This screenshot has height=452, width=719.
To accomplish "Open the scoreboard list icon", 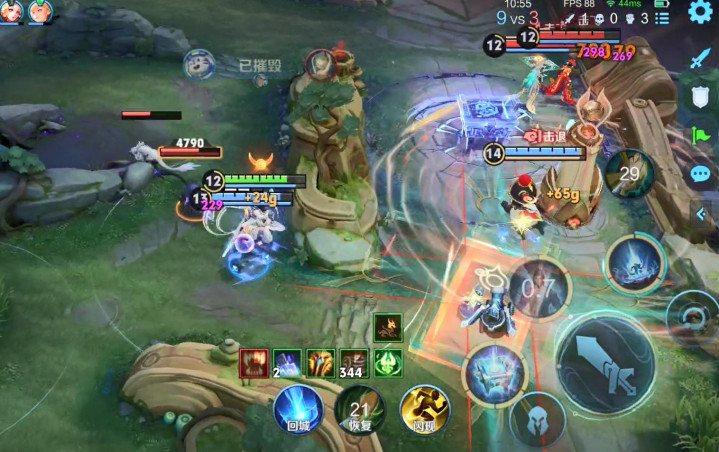I will point(662,18).
